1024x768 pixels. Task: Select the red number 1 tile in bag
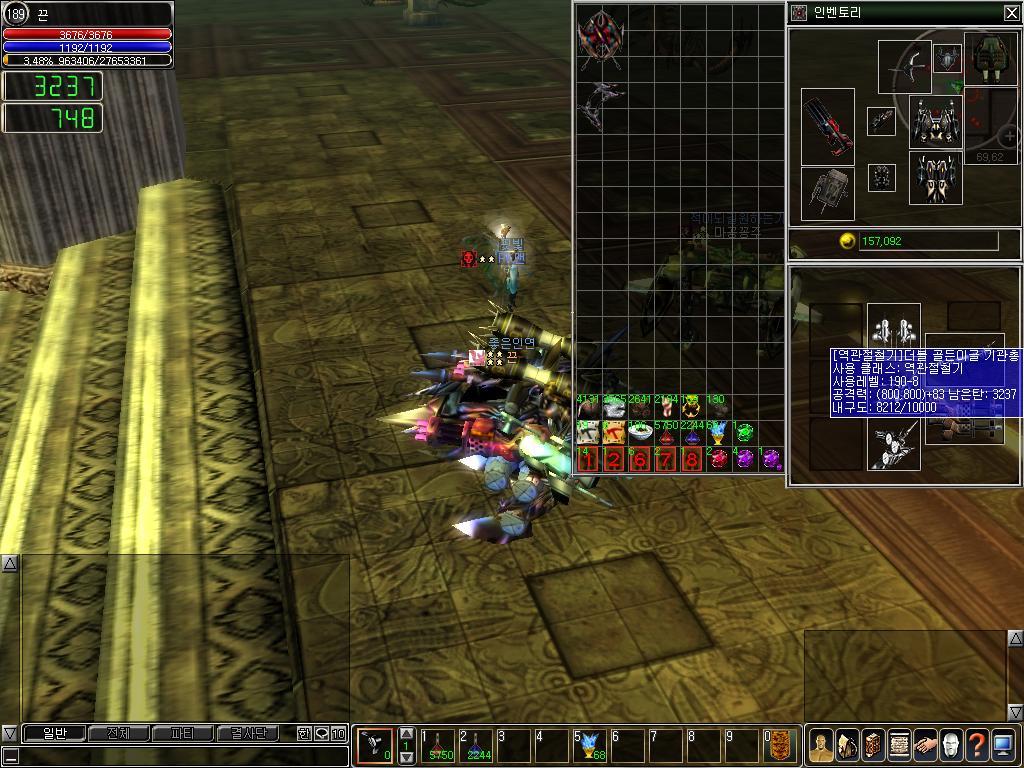[x=588, y=459]
